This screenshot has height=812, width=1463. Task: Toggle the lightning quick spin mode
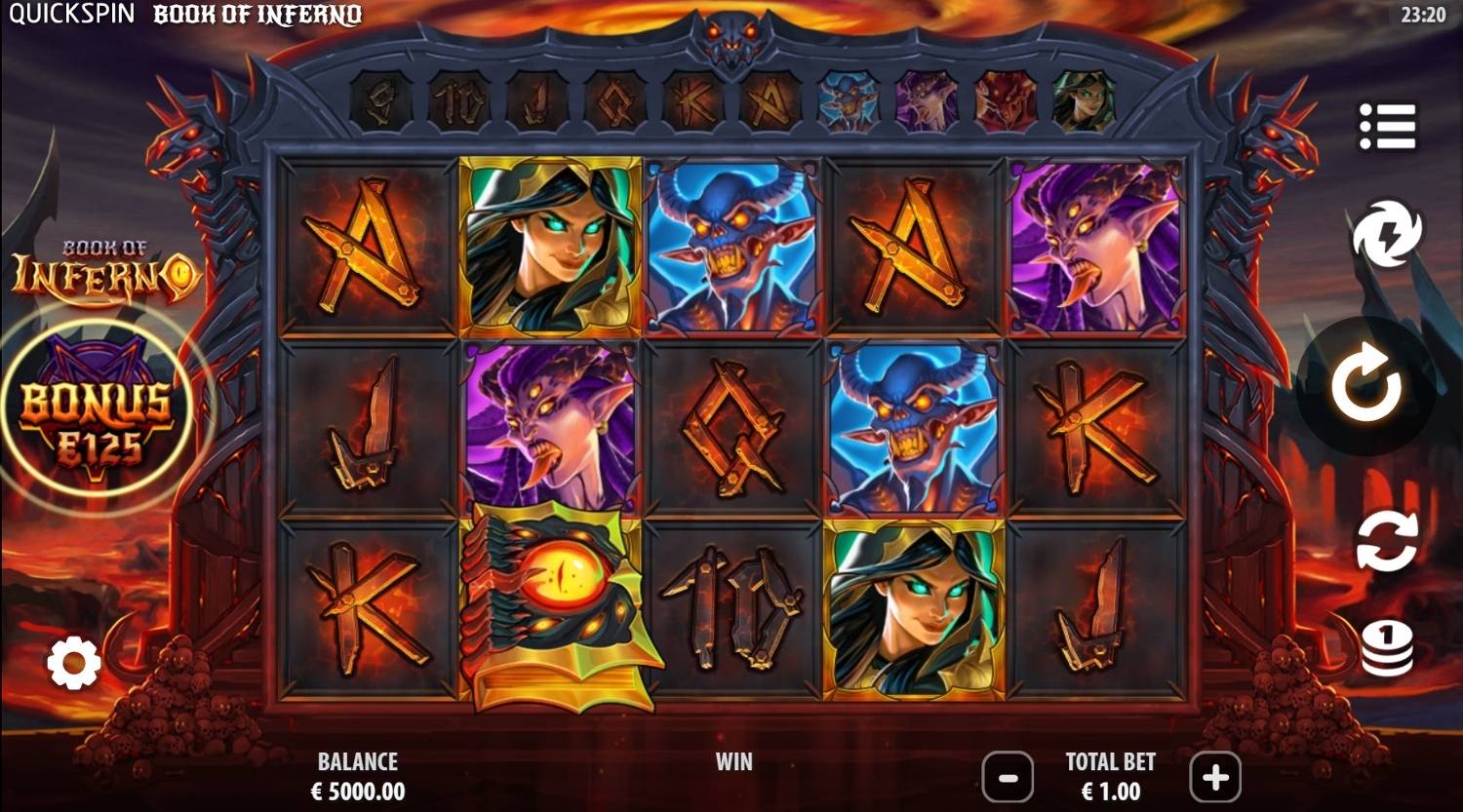[x=1386, y=235]
